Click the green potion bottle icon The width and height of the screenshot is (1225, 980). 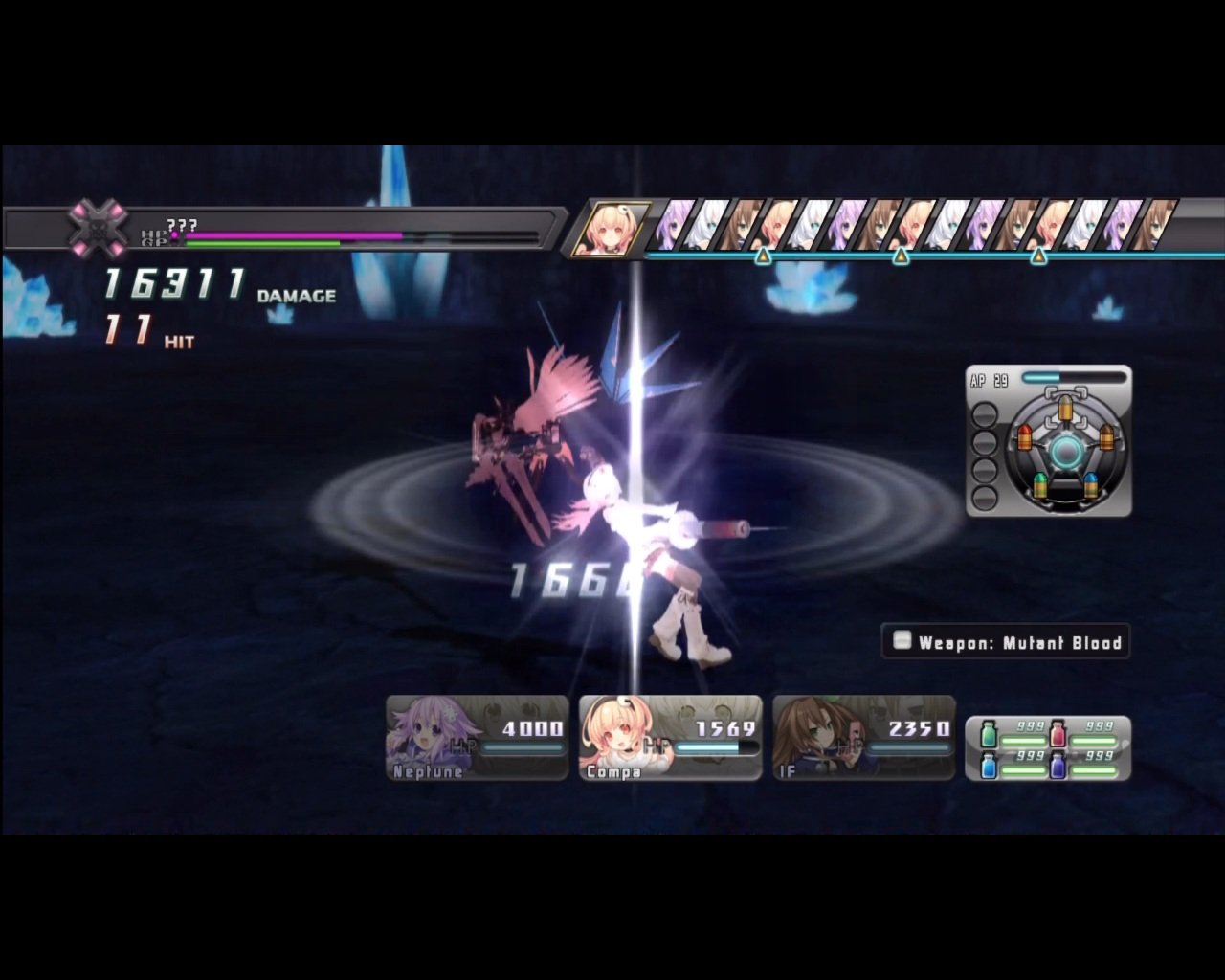[989, 734]
